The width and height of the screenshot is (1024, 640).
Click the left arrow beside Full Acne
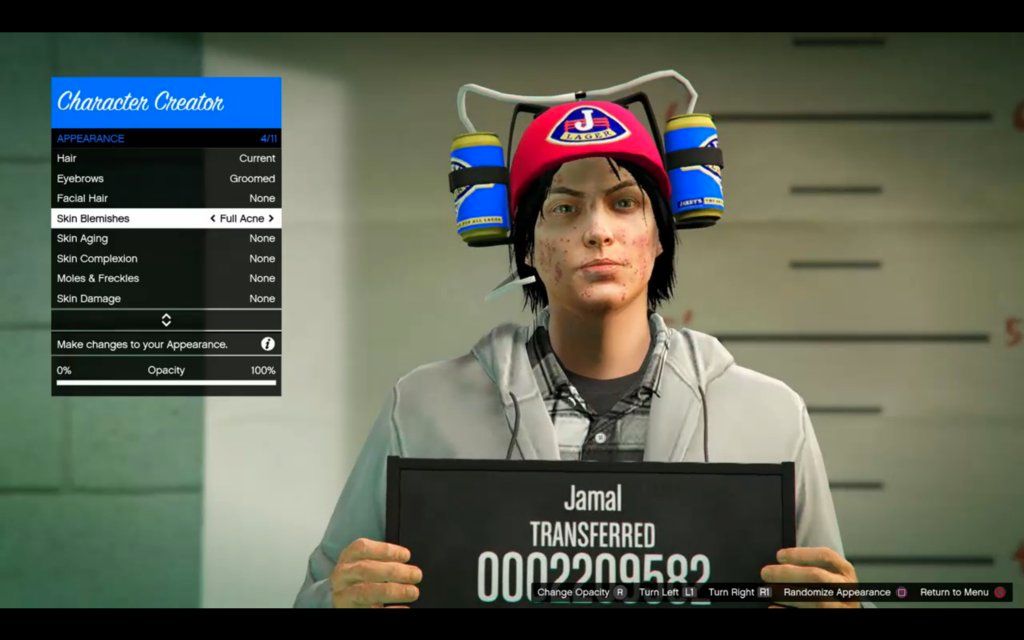pos(212,218)
